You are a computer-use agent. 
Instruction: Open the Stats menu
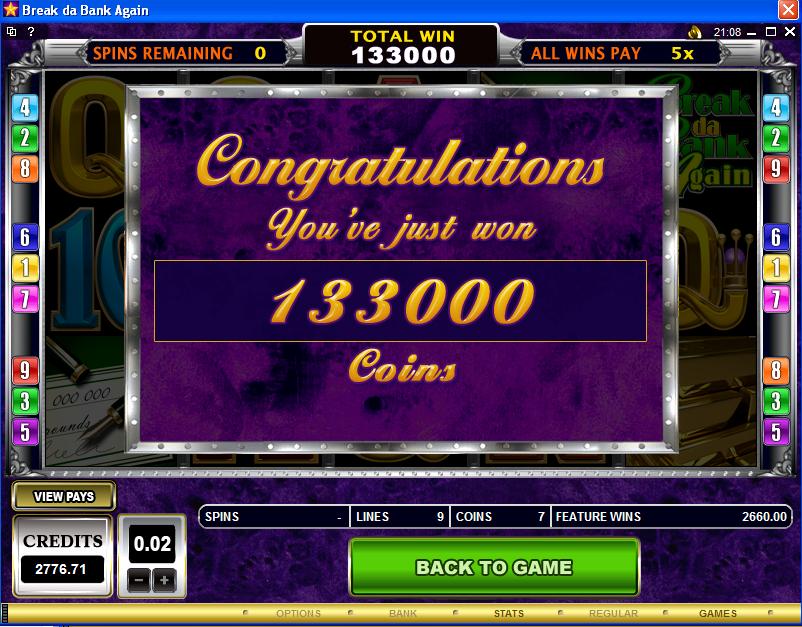pos(508,613)
